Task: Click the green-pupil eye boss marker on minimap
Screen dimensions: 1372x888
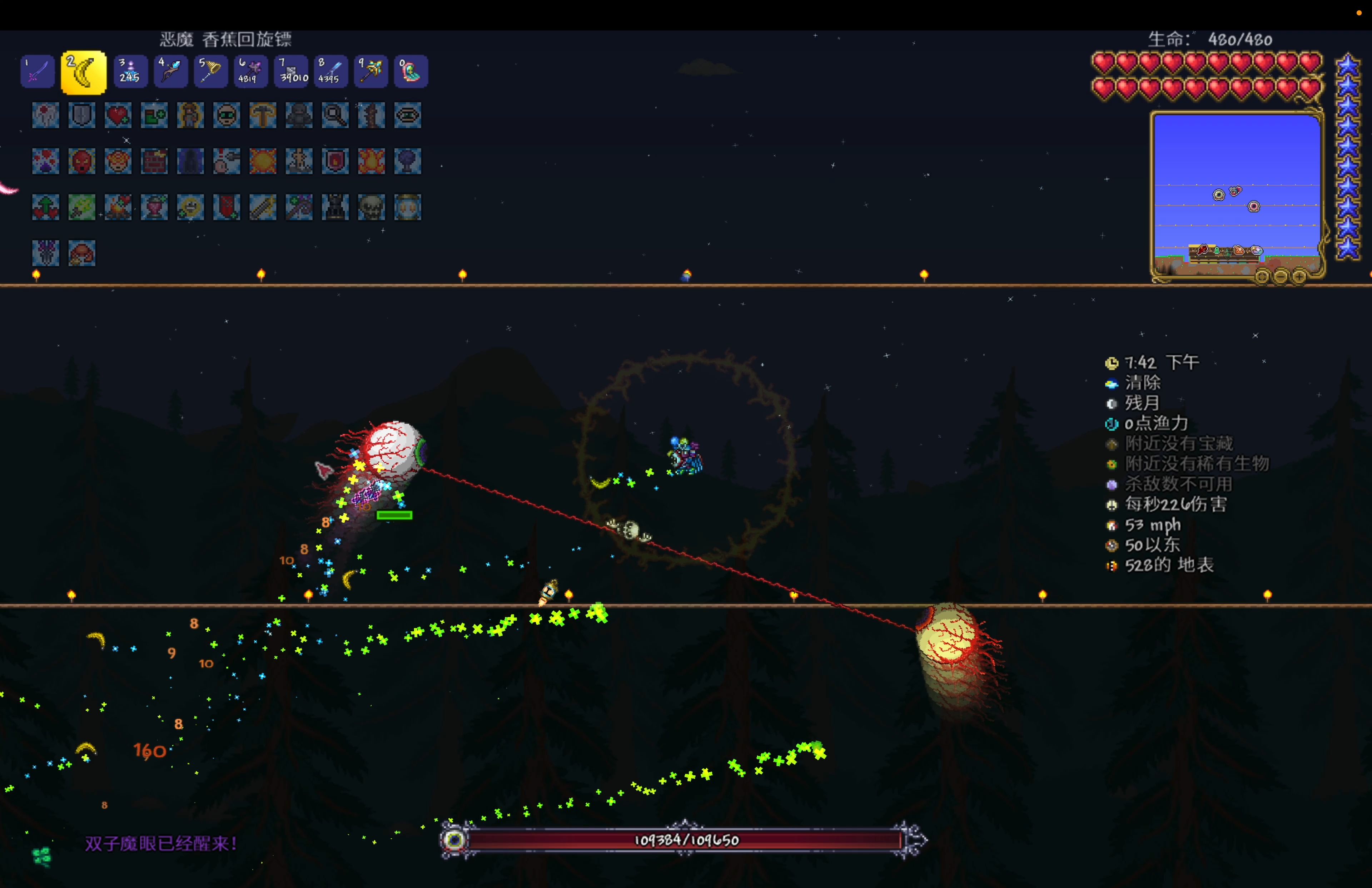Action: [x=1219, y=195]
